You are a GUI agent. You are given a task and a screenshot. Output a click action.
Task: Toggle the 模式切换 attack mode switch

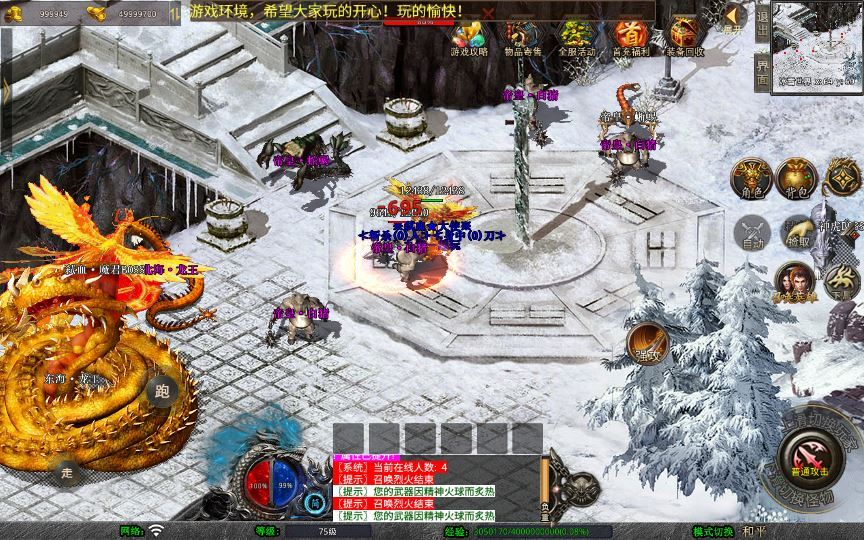(x=714, y=531)
